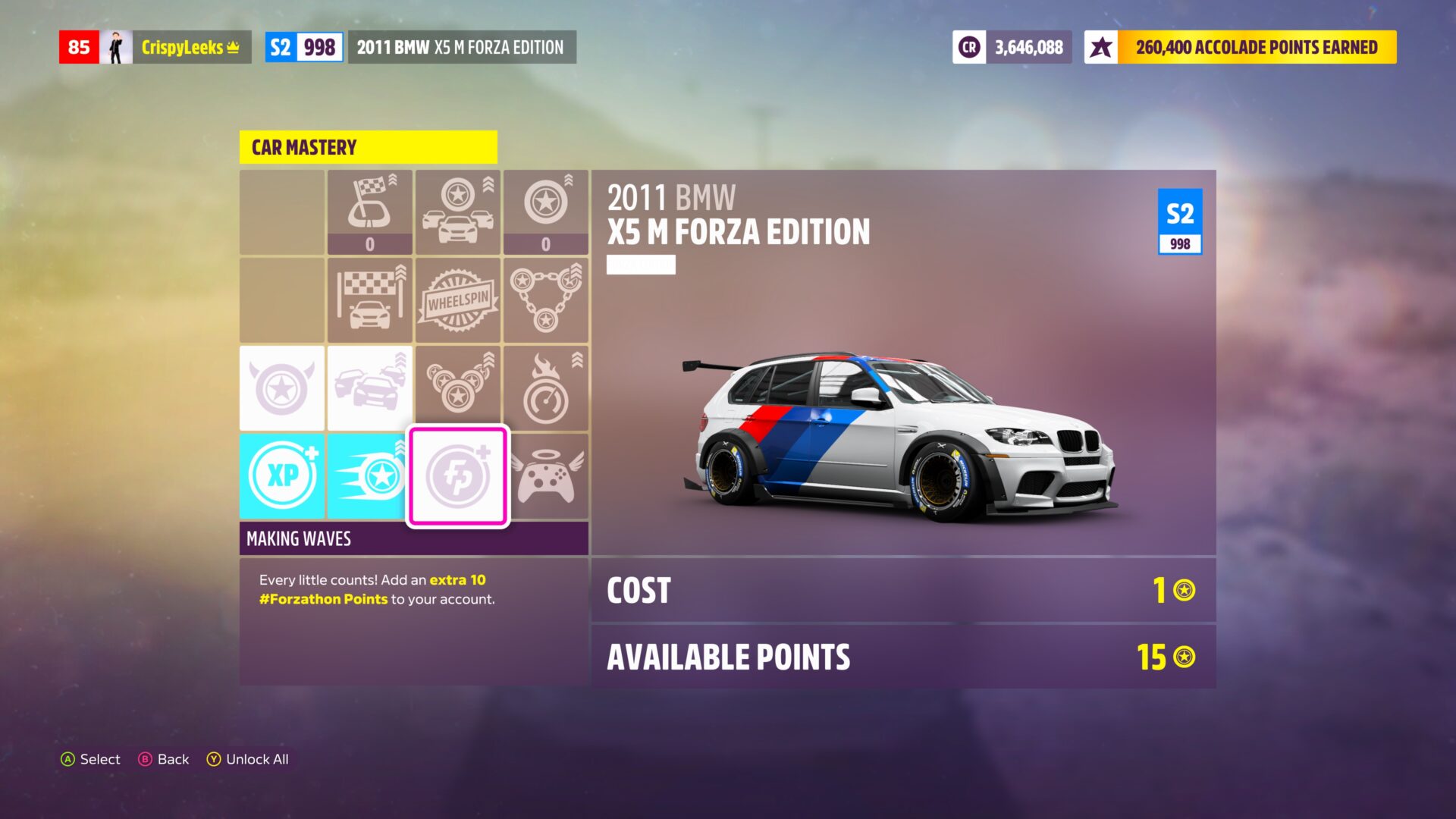Select the horned star Skills perk icon
This screenshot has height=819, width=1456.
click(281, 388)
